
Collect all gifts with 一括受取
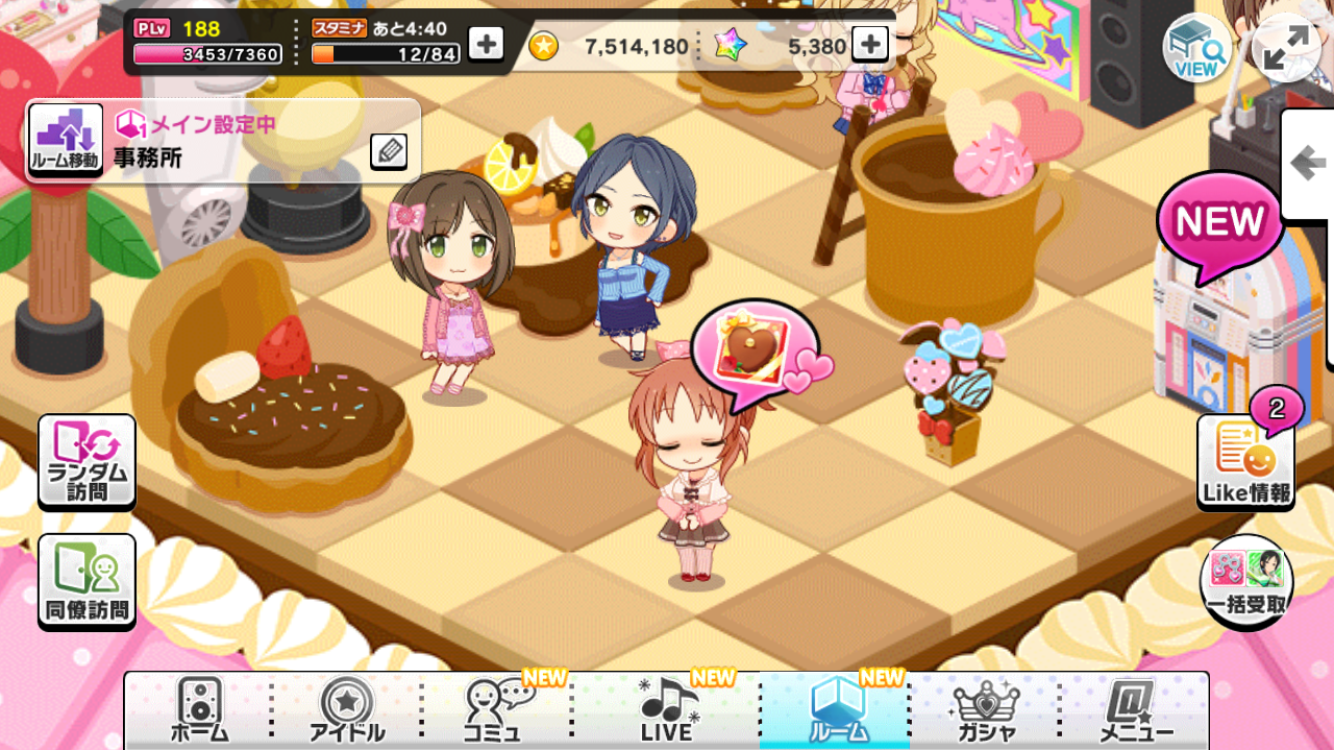[x=1246, y=582]
